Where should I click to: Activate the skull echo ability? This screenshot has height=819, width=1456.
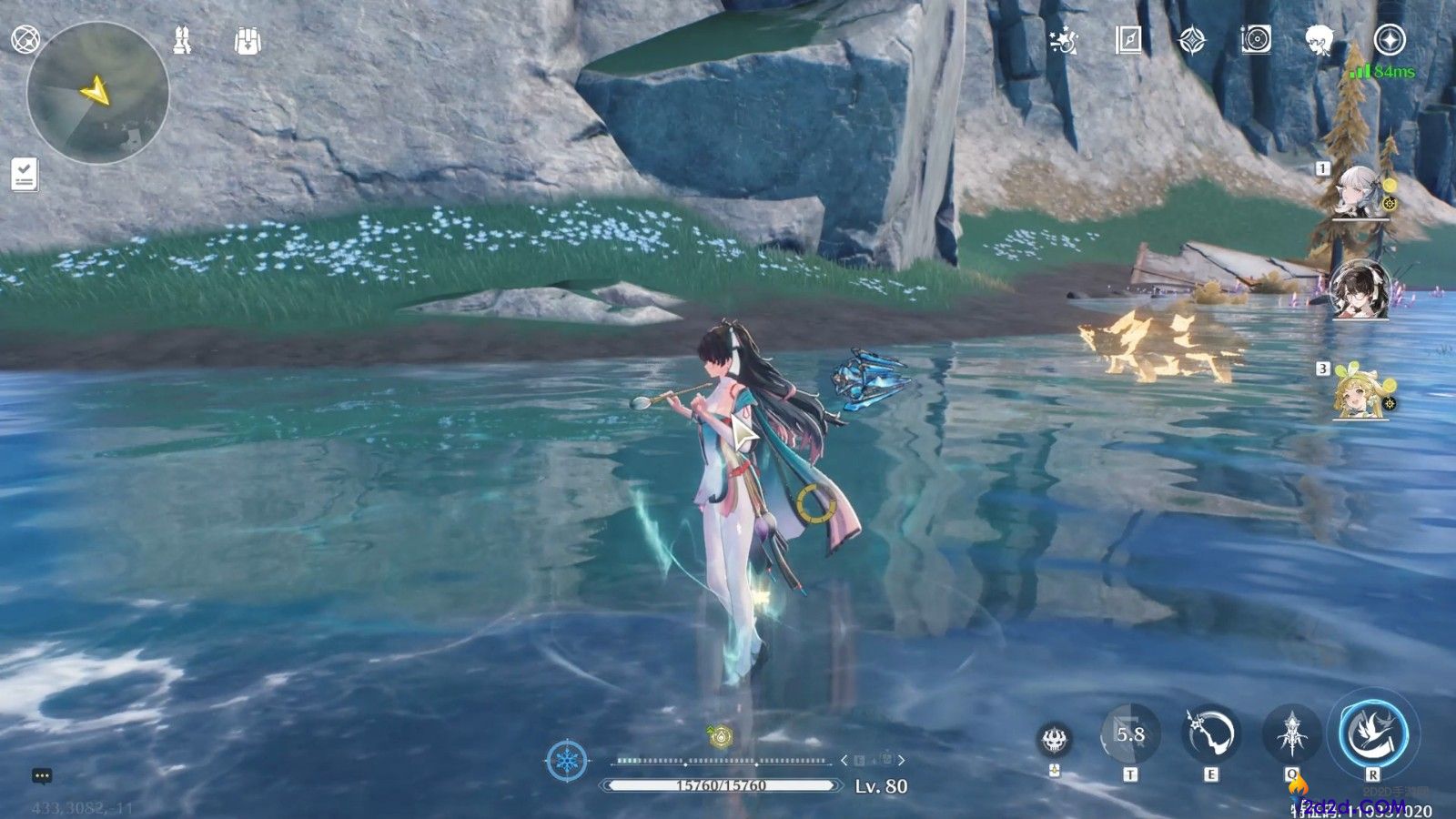[1056, 739]
